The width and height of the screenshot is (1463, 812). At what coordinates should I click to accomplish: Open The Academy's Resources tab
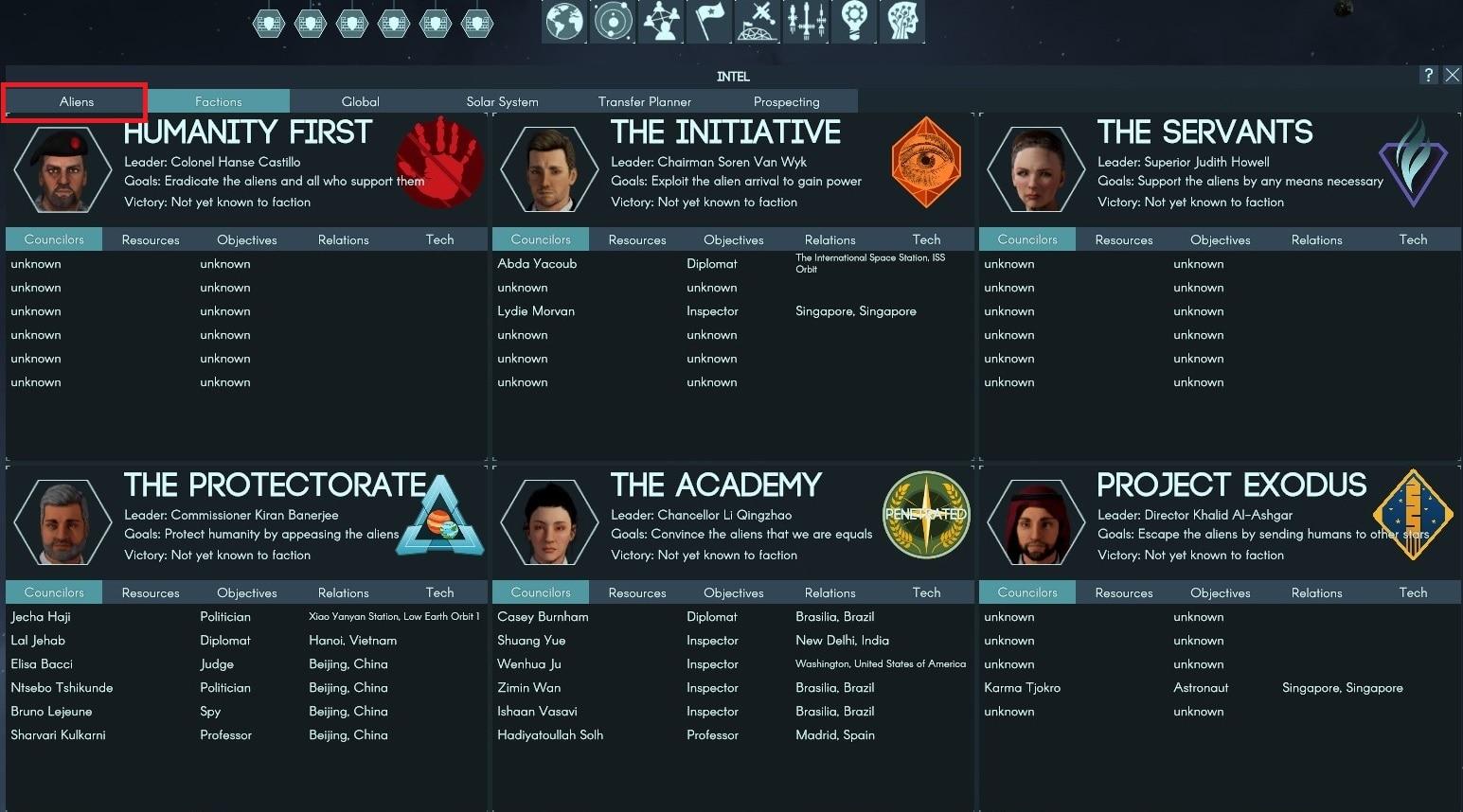click(637, 593)
